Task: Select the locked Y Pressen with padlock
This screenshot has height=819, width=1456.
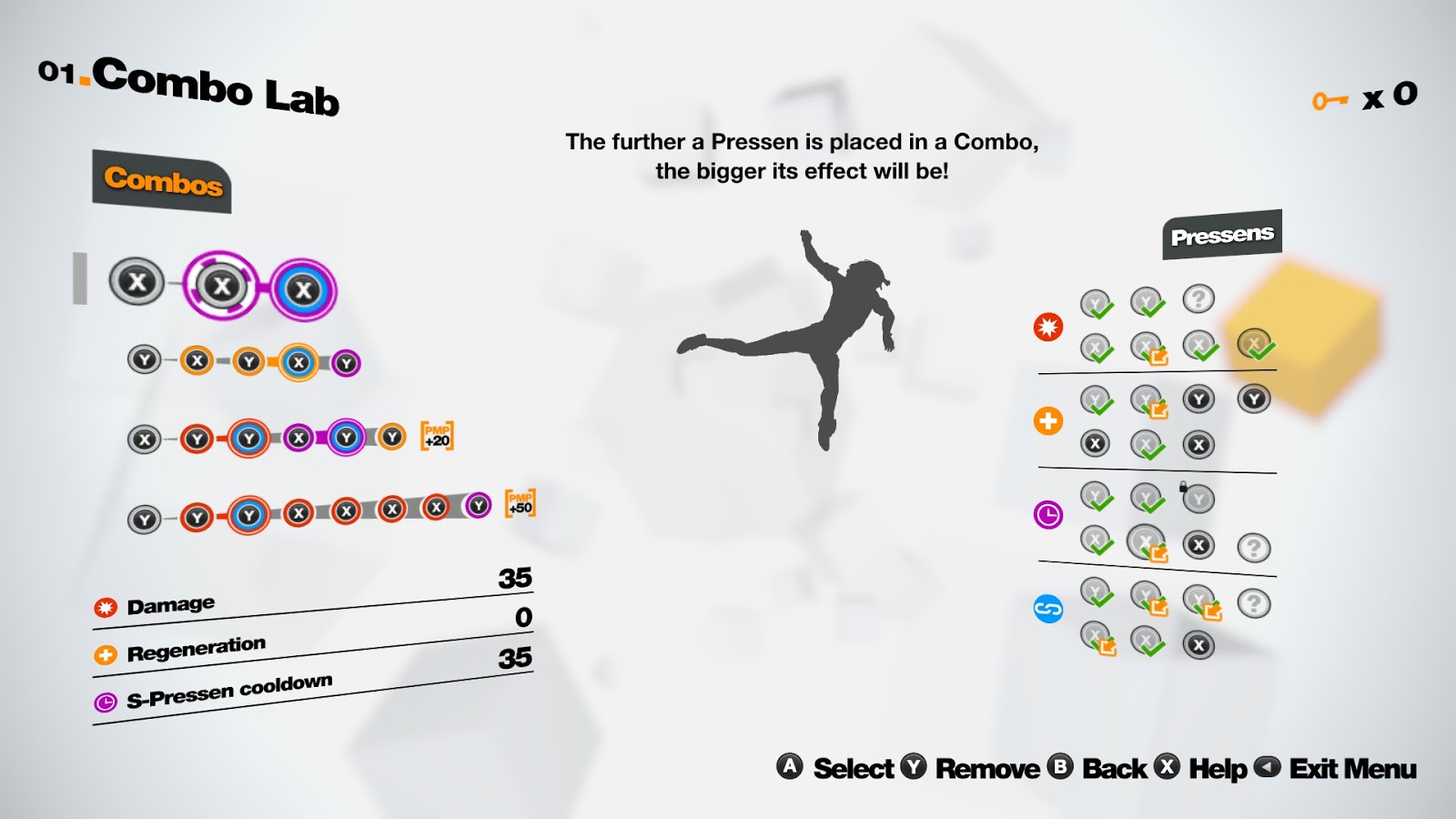Action: coord(1198,498)
